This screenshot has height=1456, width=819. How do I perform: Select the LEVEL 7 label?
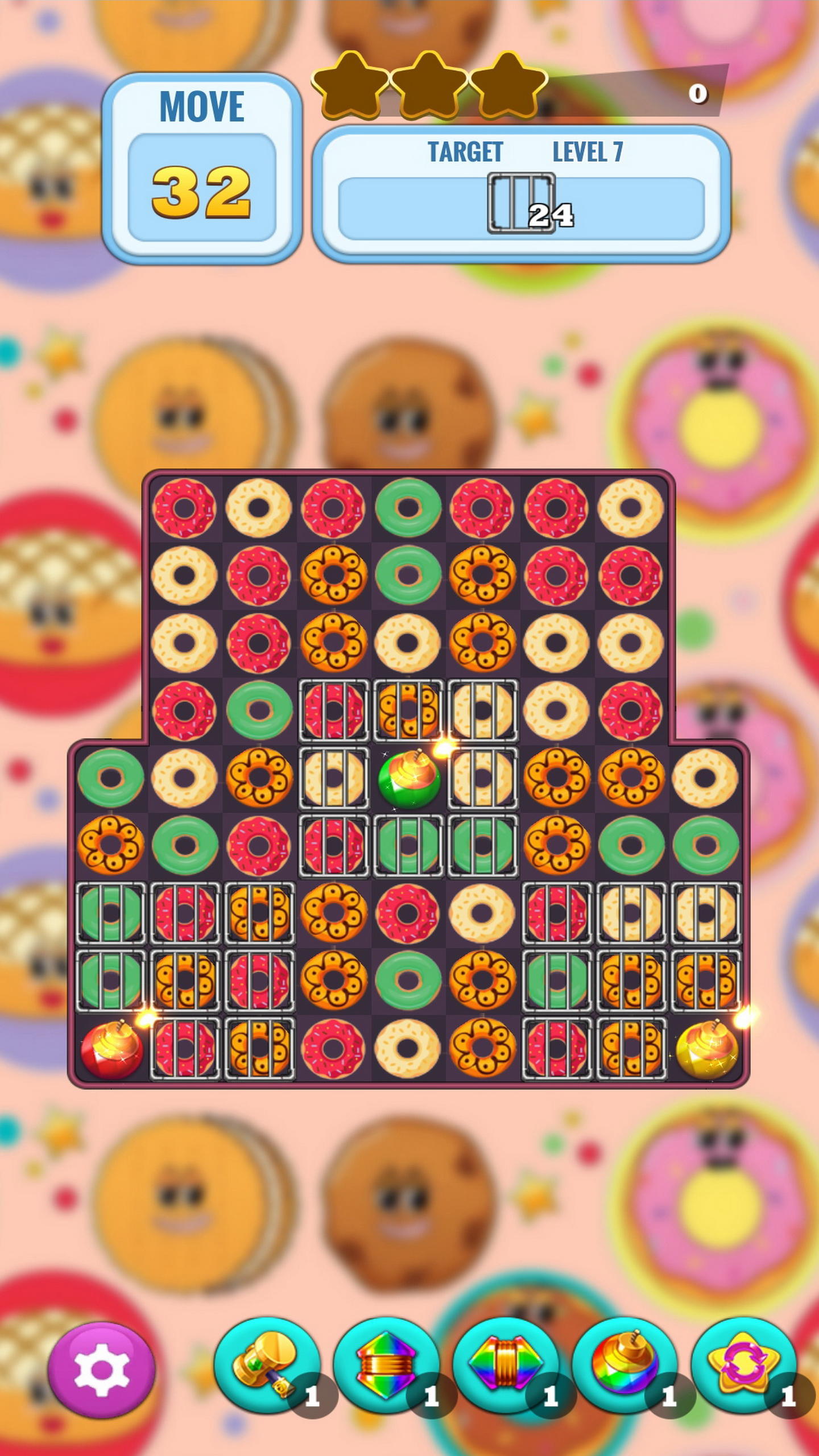tap(589, 151)
